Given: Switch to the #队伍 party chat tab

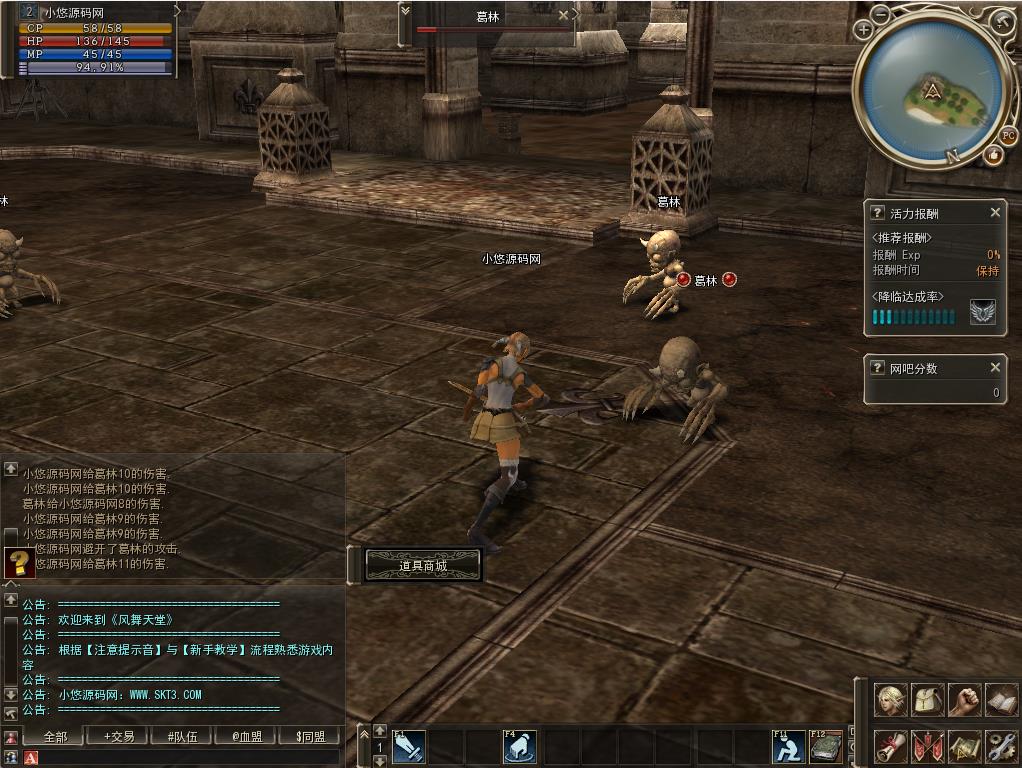Looking at the screenshot, I should pyautogui.click(x=182, y=737).
